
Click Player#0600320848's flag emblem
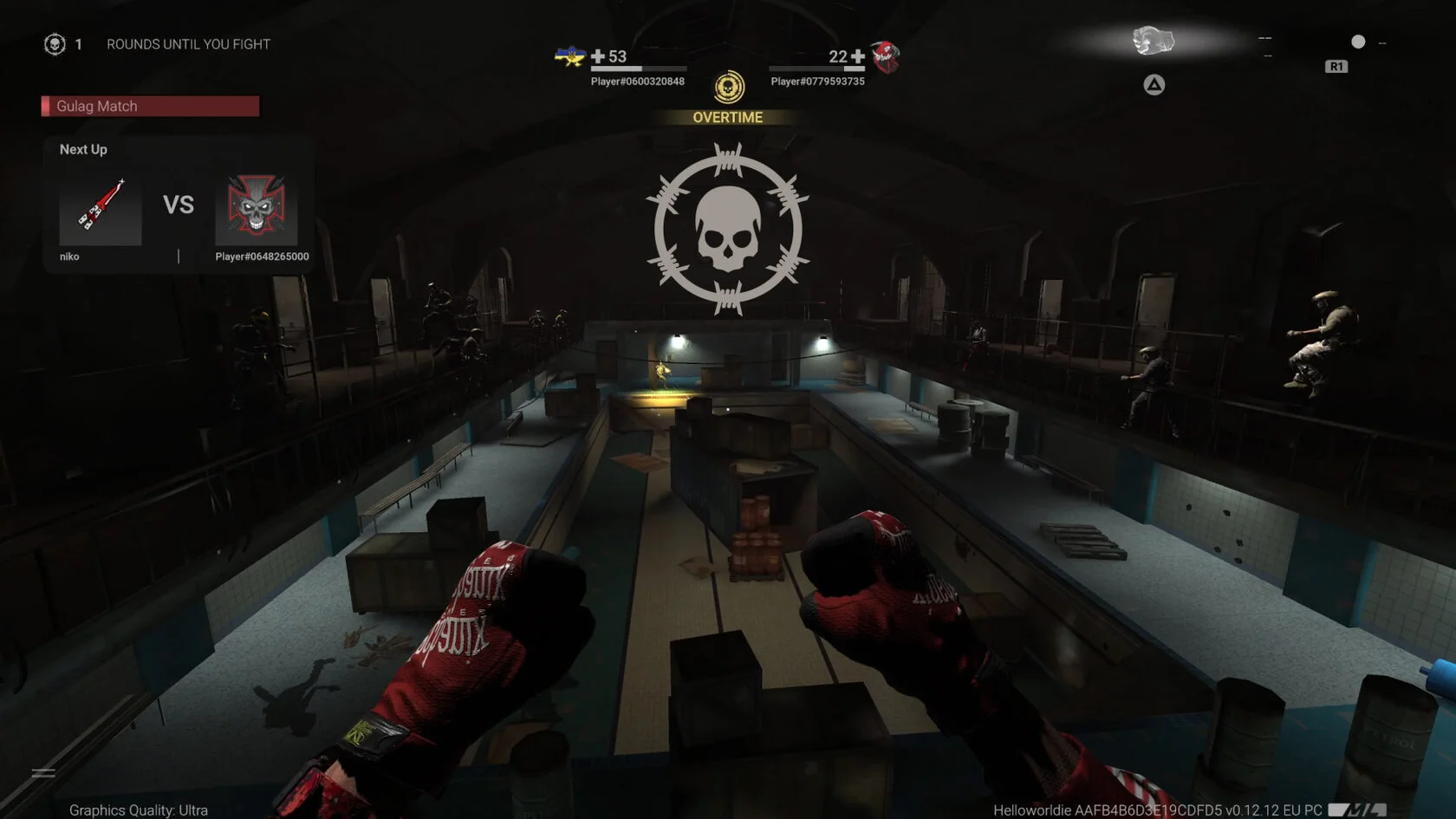point(570,57)
